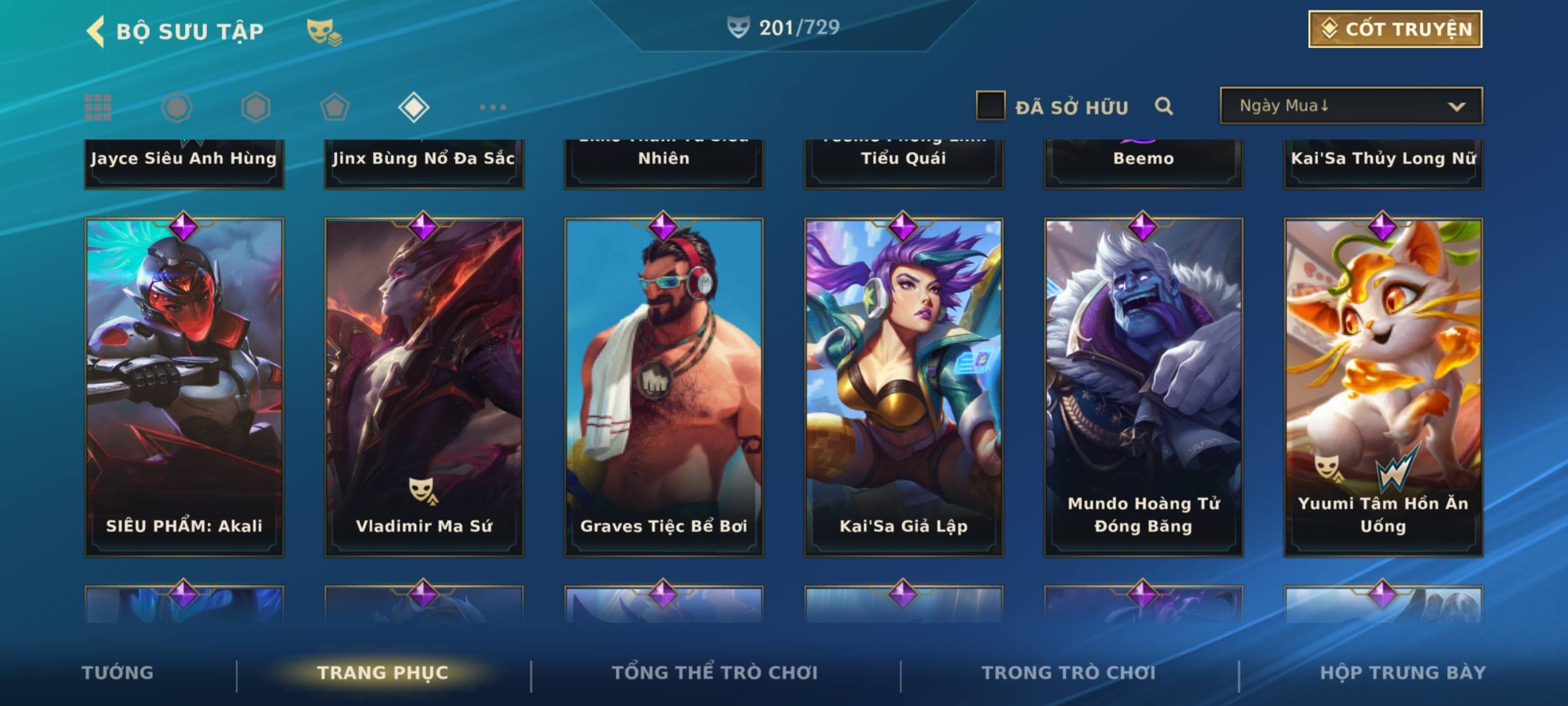Screen dimensions: 1568x706
Task: Go to the Hộp Trưng Bày tab
Action: [x=1403, y=673]
